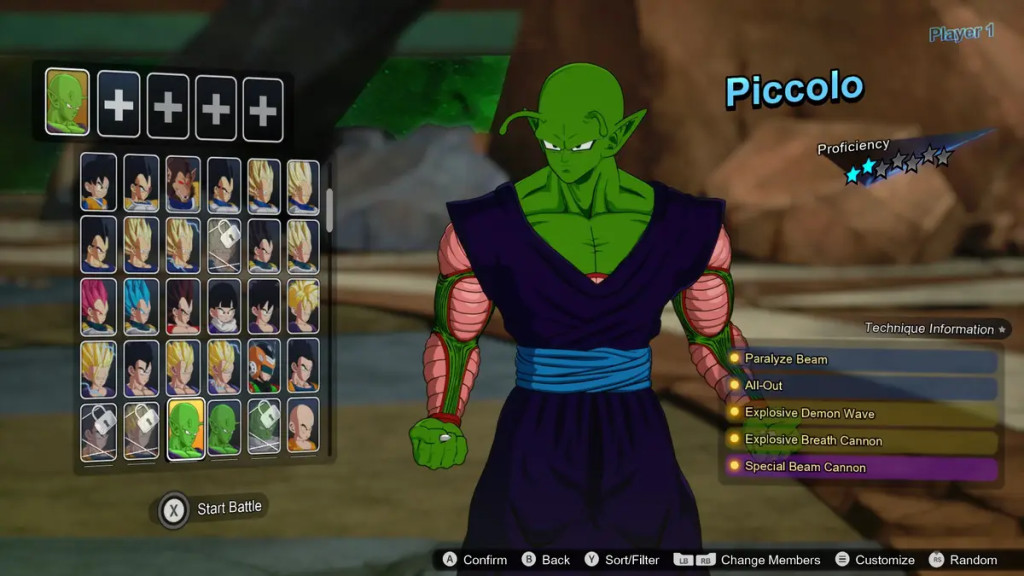Select the Piccolo team slot portrait
The height and width of the screenshot is (576, 1024).
click(67, 102)
